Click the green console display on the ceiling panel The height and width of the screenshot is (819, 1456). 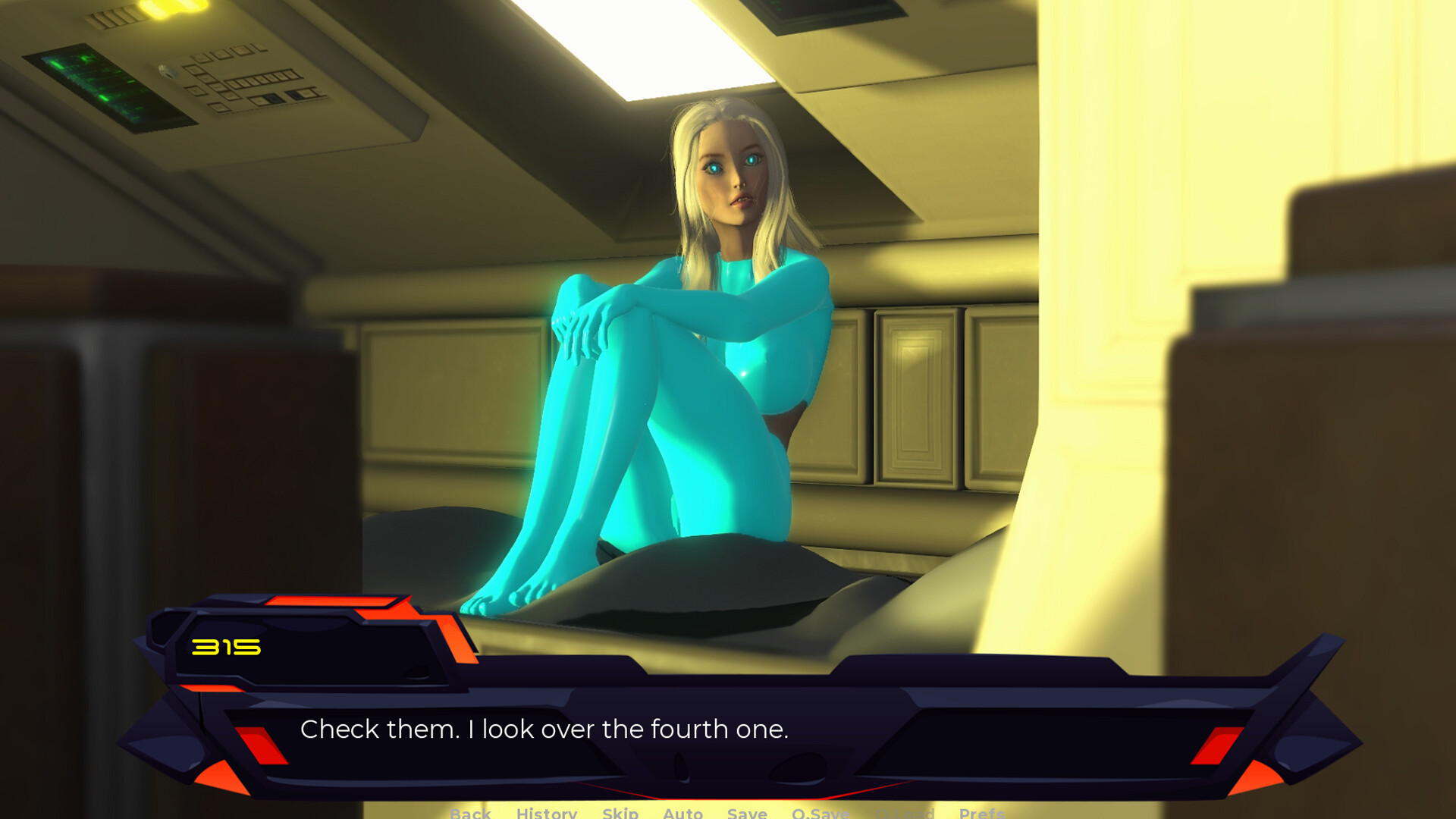(x=99, y=83)
